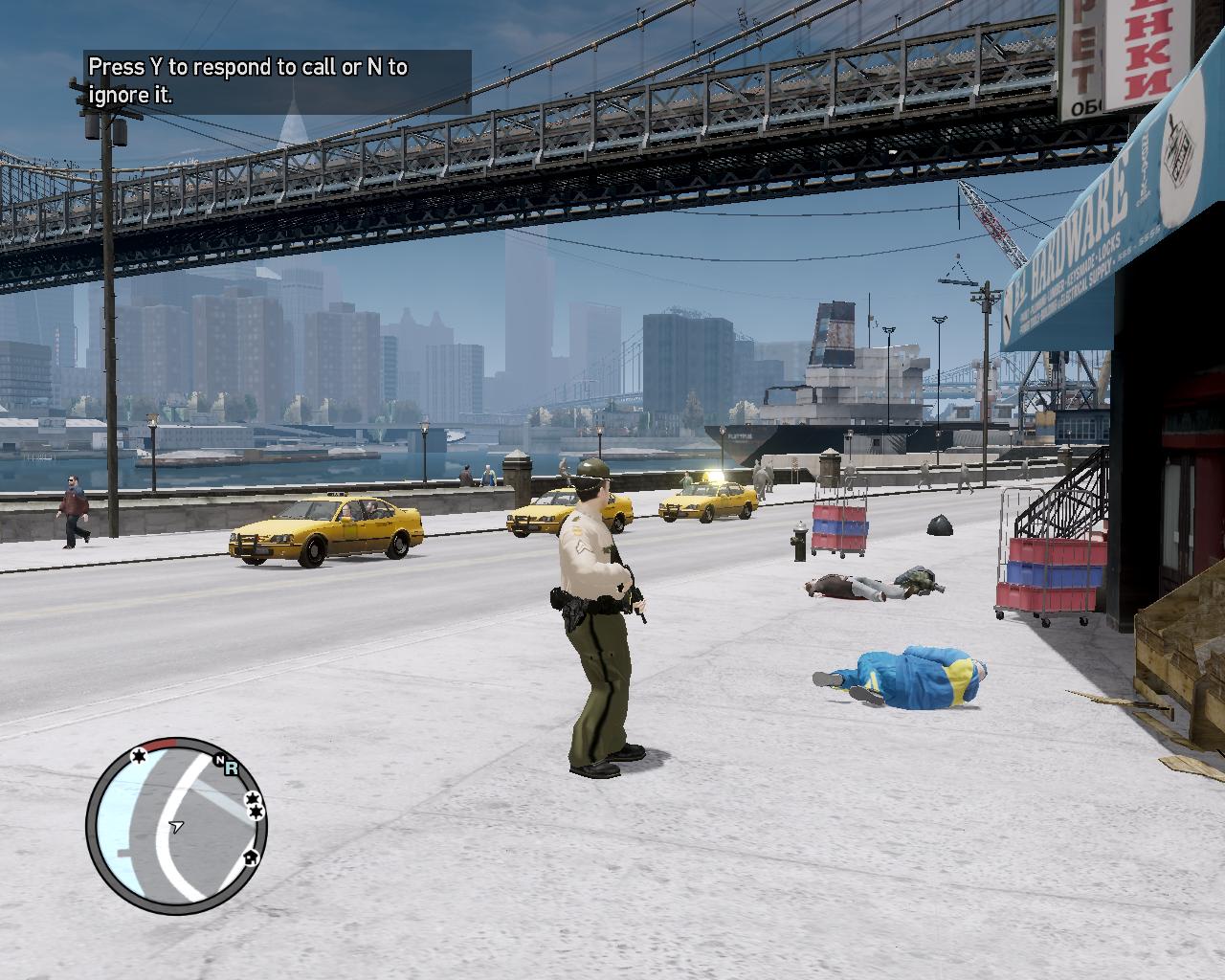
Task: Click the circular minimap radar
Action: 177,826
